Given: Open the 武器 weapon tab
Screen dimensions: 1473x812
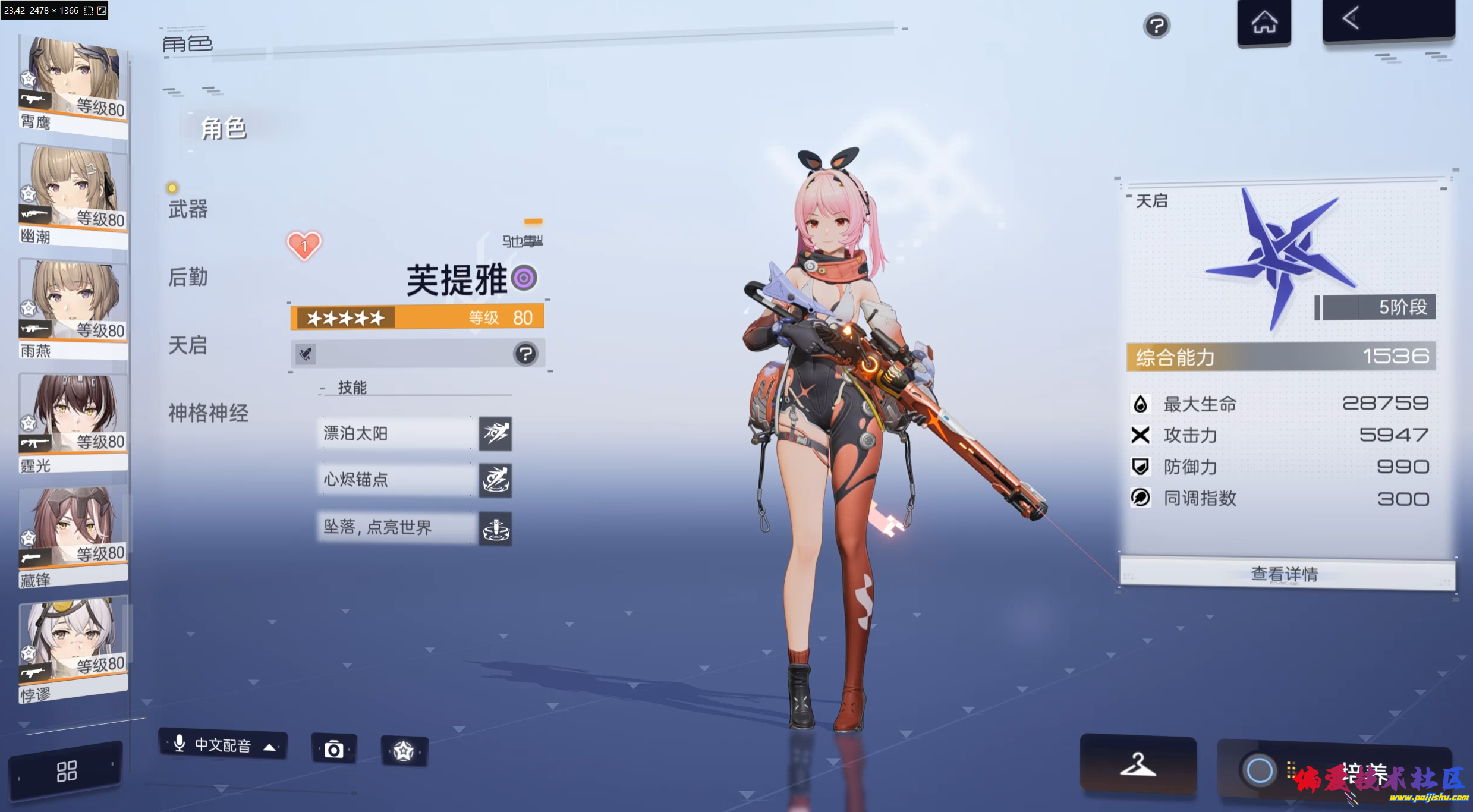Looking at the screenshot, I should coord(188,209).
